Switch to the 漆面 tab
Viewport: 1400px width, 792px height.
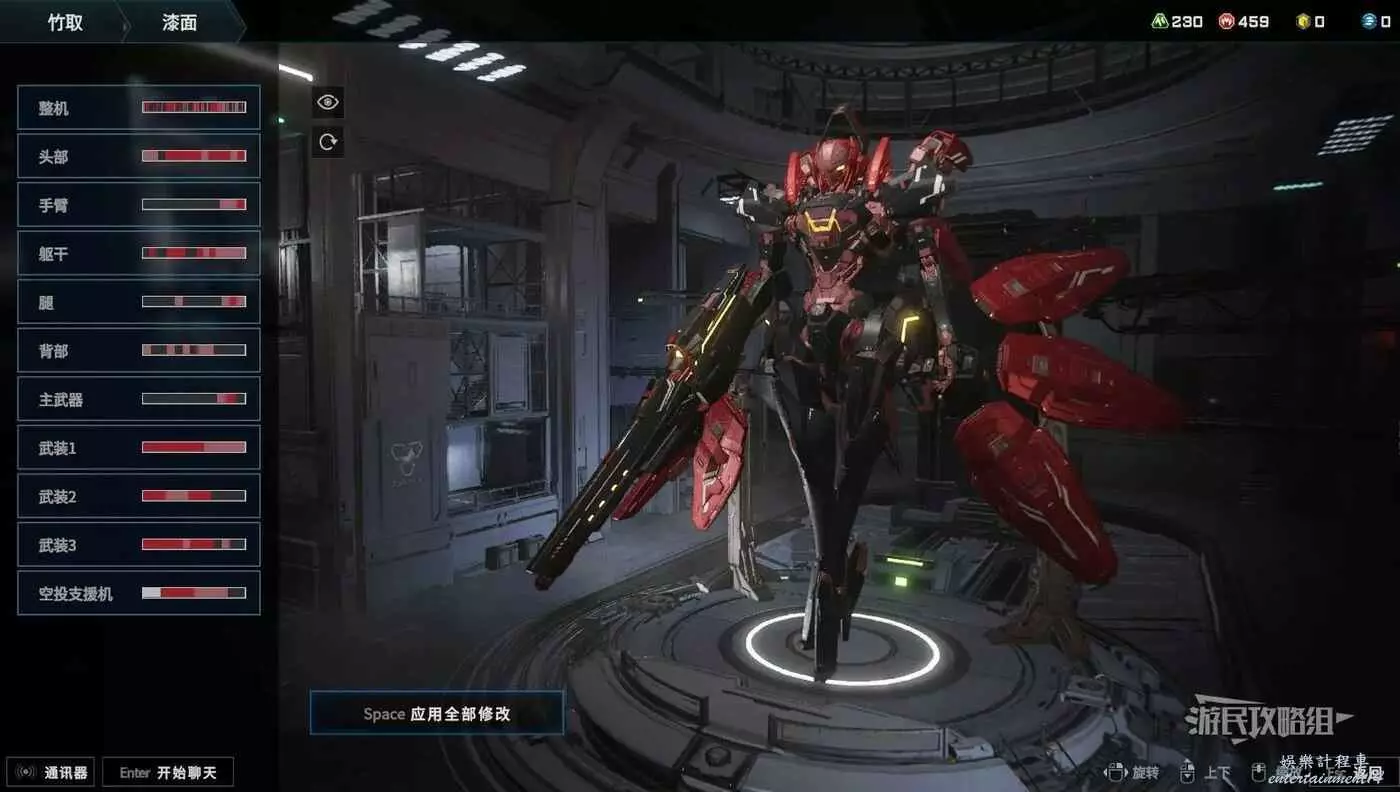pos(180,22)
